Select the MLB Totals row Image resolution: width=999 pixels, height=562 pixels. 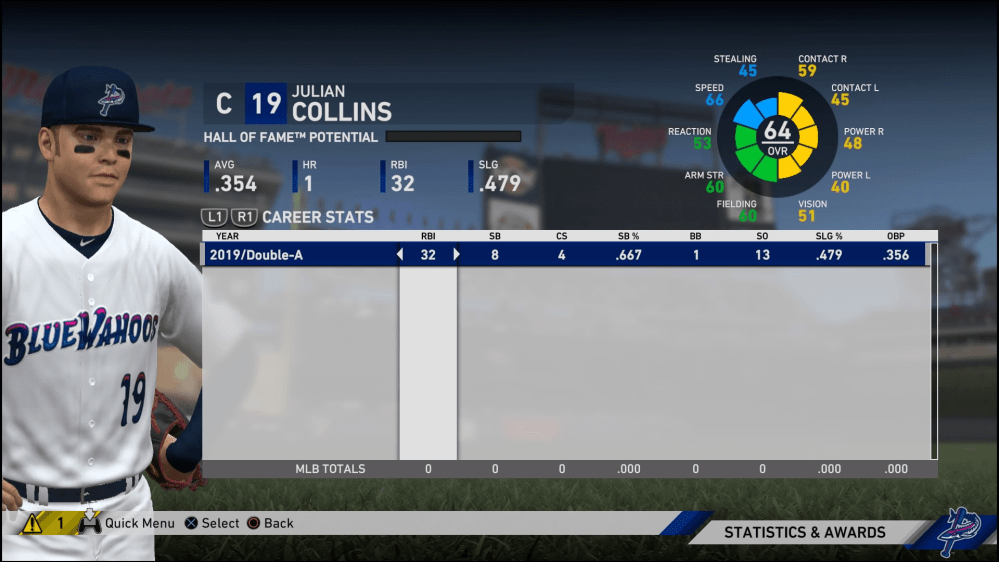tap(570, 469)
